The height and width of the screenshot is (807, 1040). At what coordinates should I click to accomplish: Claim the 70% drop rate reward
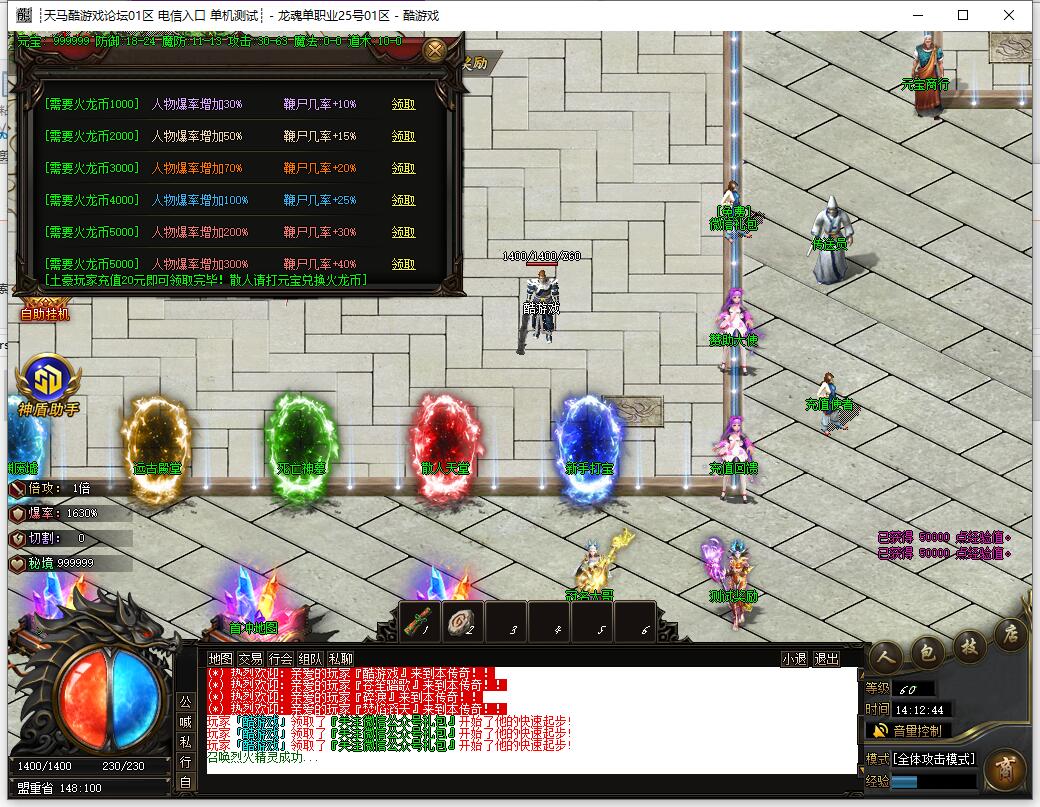pos(403,168)
